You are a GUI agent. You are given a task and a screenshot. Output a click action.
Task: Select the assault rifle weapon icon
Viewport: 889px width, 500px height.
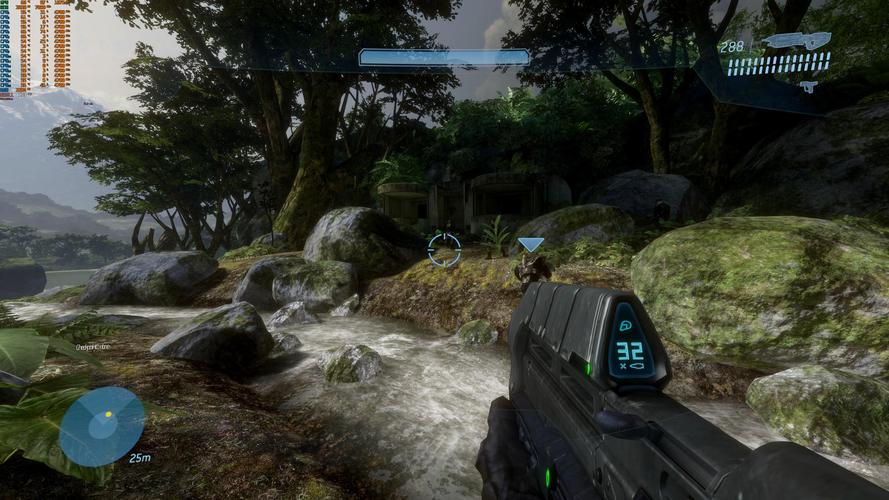click(x=797, y=41)
